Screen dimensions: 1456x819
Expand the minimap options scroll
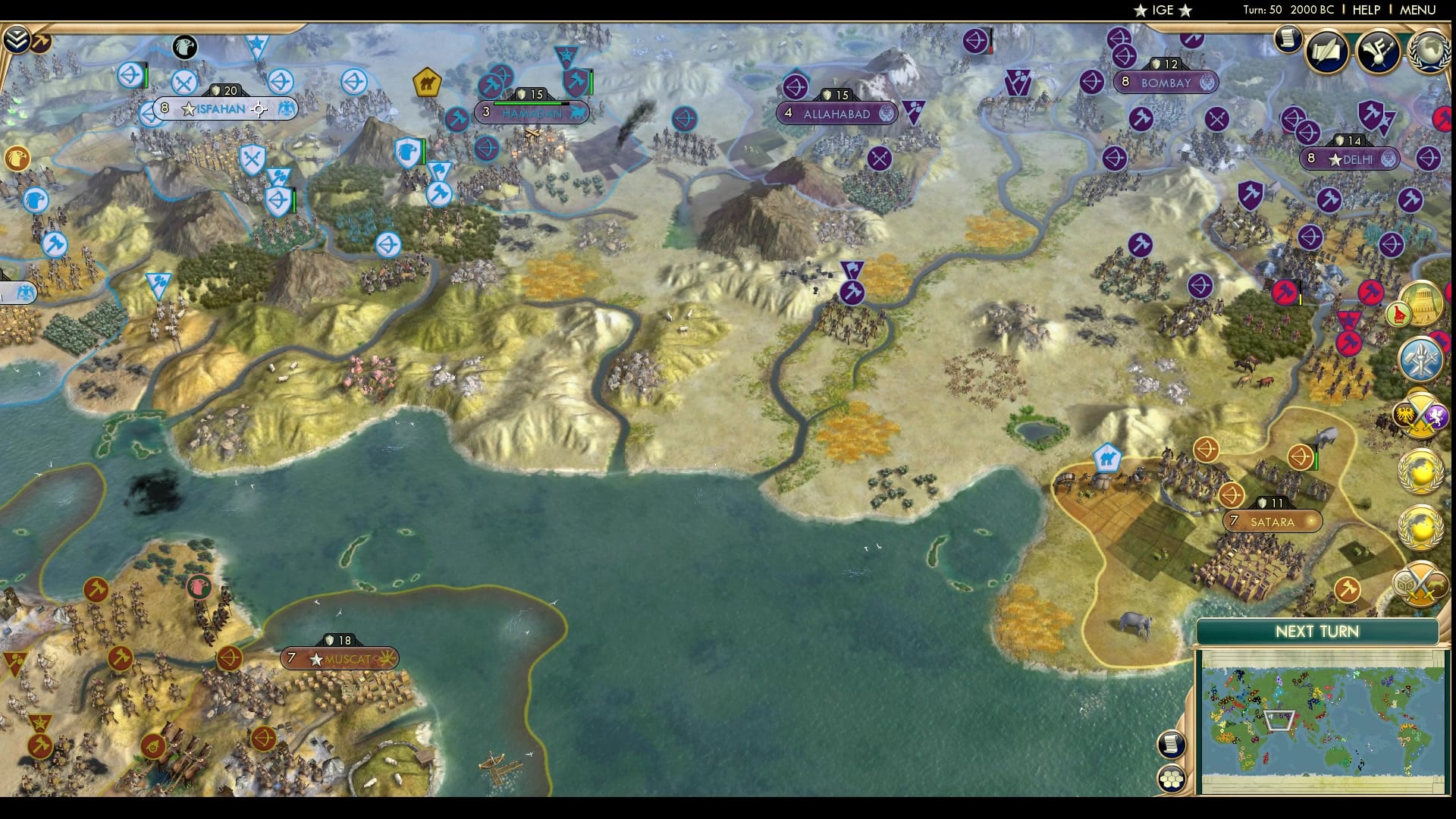click(x=1170, y=745)
